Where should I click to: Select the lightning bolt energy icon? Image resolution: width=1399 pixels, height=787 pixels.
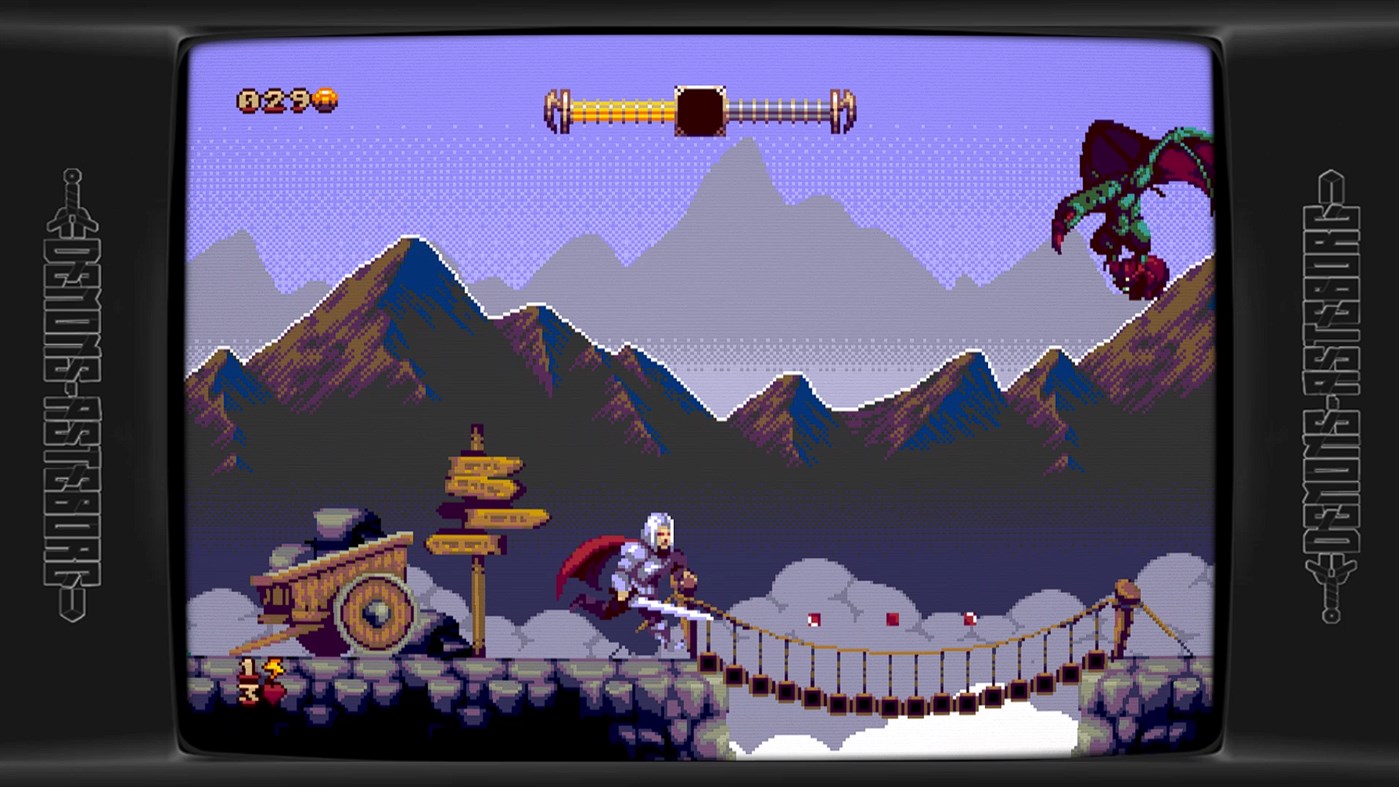pyautogui.click(x=274, y=668)
